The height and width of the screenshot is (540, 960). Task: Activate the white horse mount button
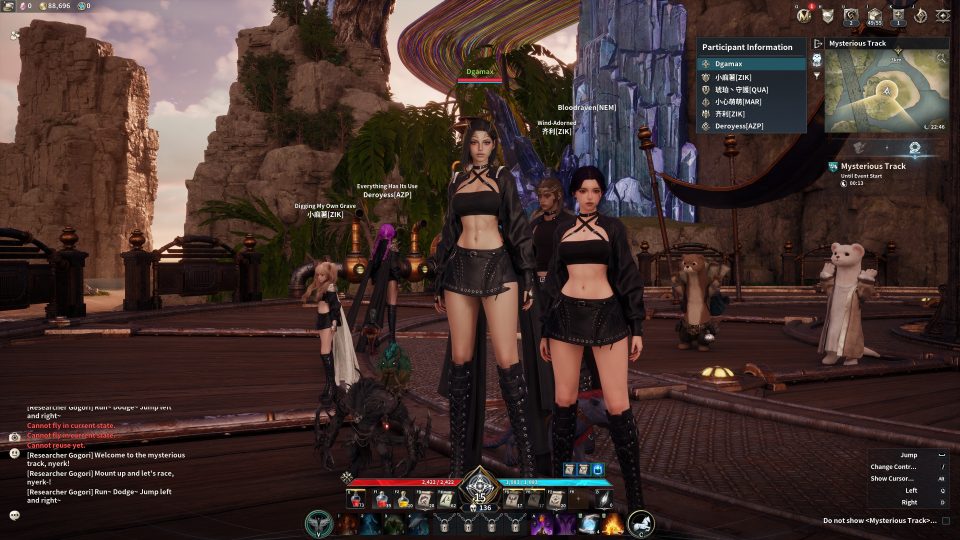[x=641, y=522]
